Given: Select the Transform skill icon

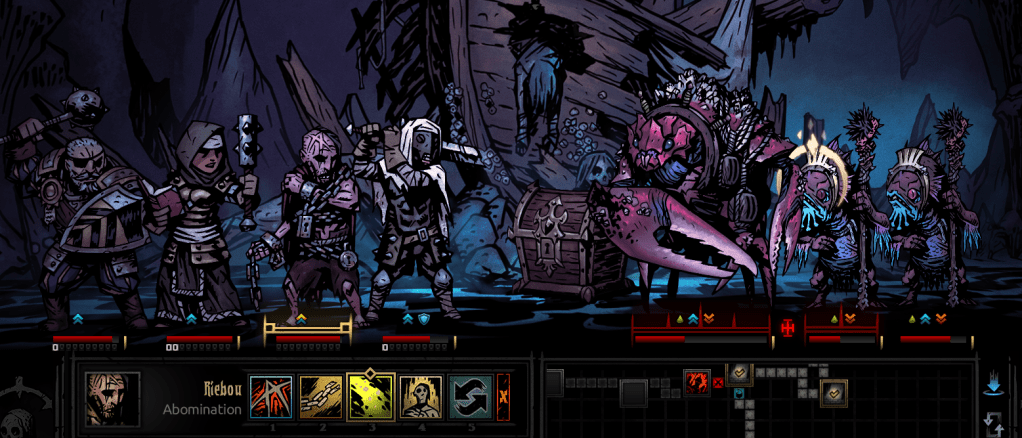Looking at the screenshot, I should pos(270,396).
